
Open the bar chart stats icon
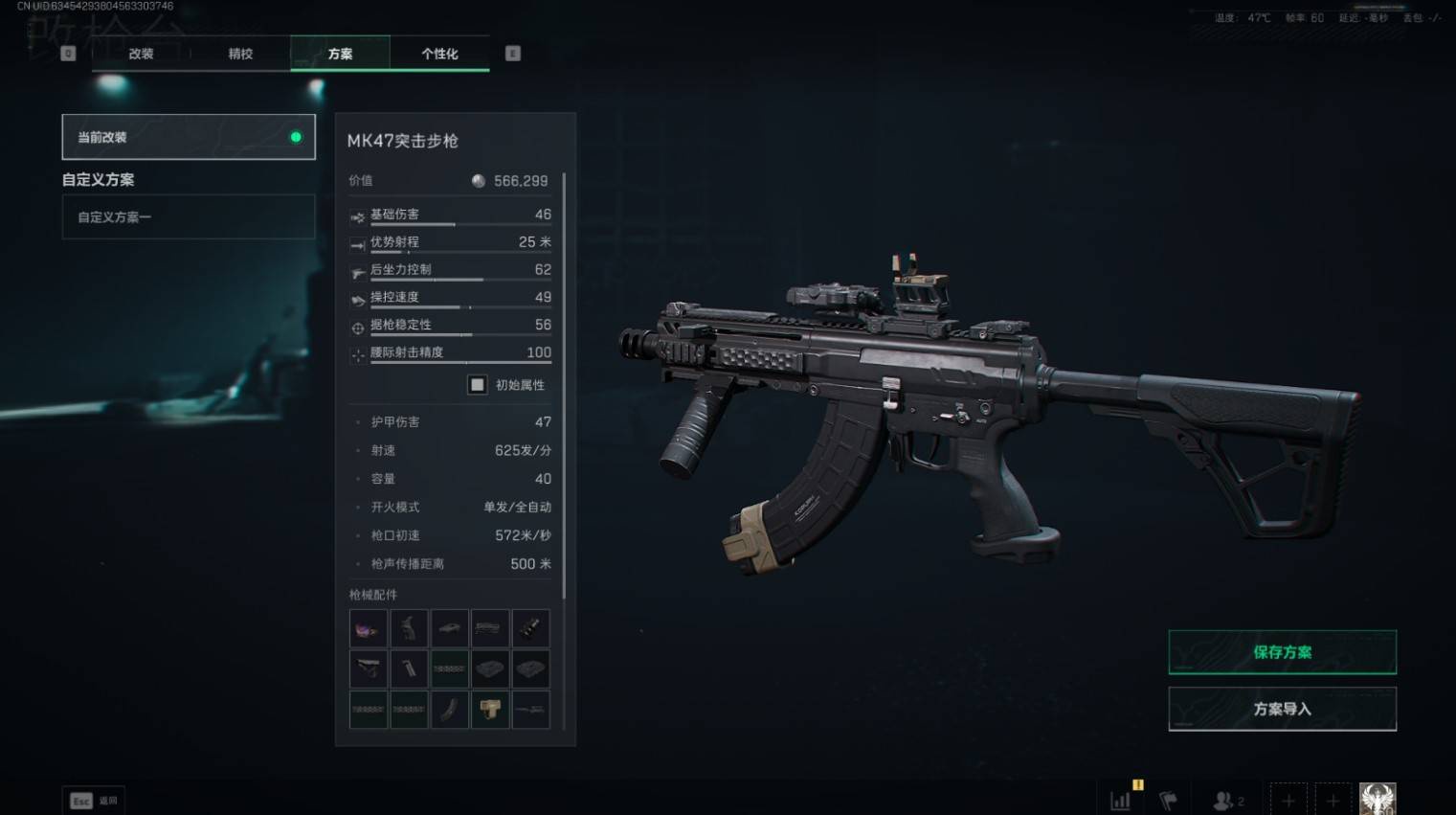1120,801
